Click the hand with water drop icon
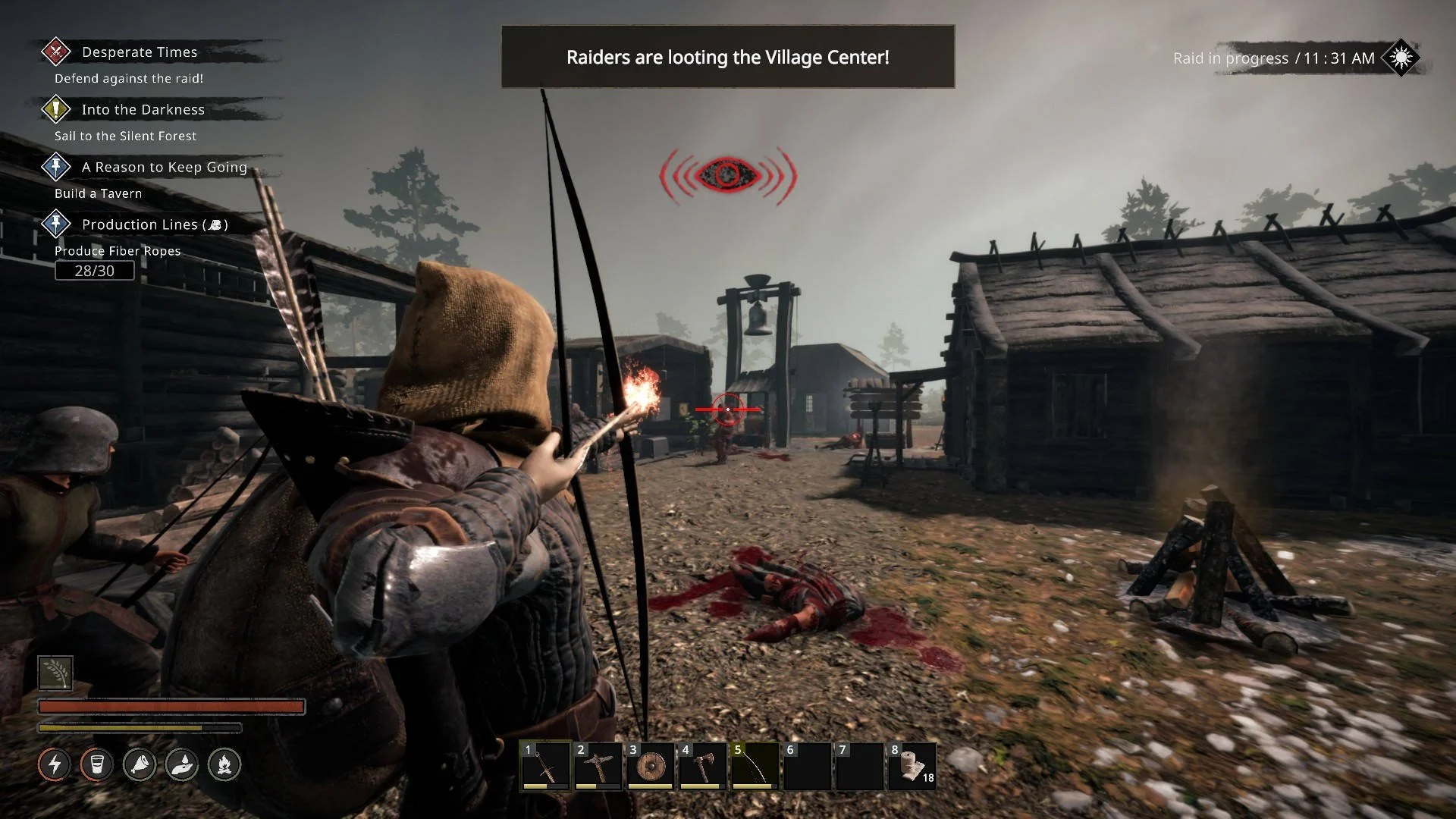 click(182, 764)
